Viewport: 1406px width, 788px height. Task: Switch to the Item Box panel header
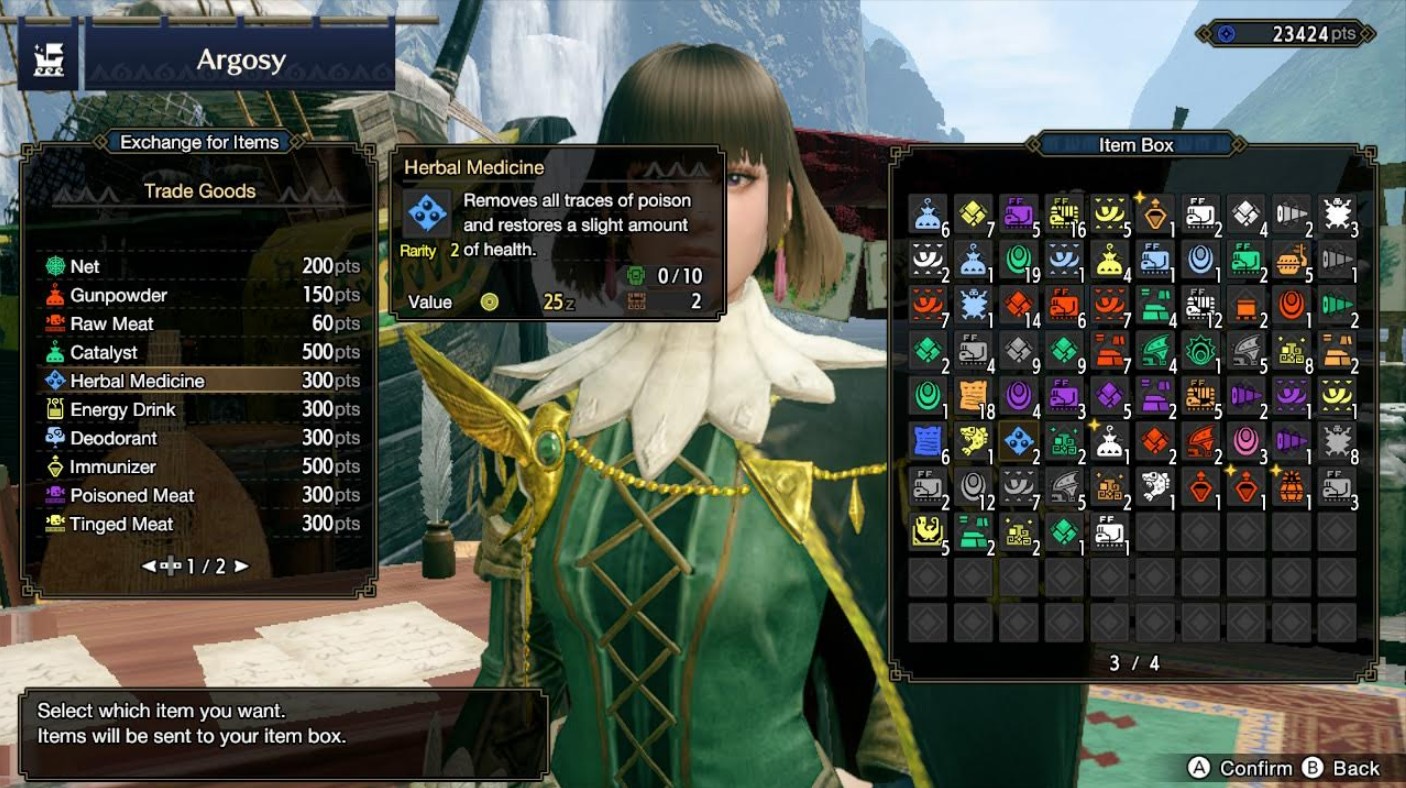(x=1138, y=144)
